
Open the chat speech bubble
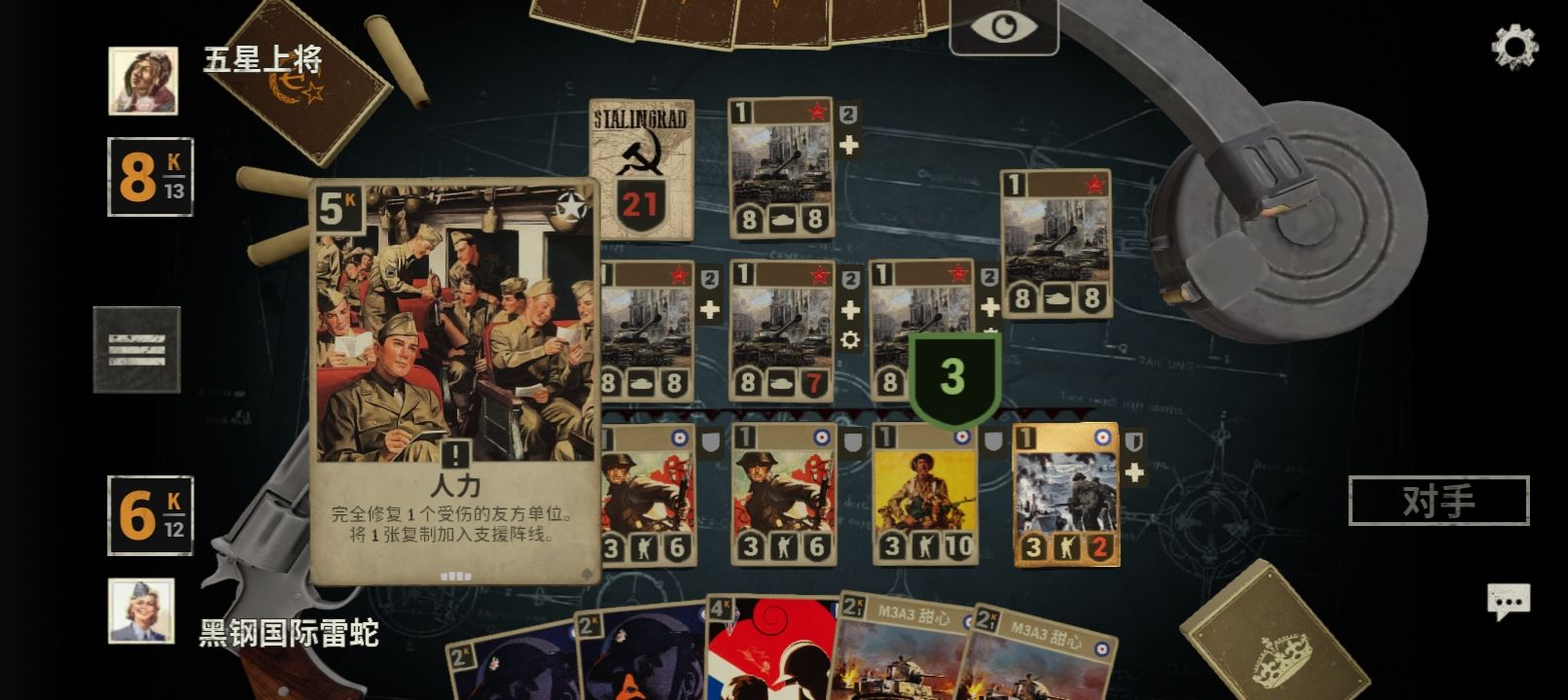point(1508,602)
